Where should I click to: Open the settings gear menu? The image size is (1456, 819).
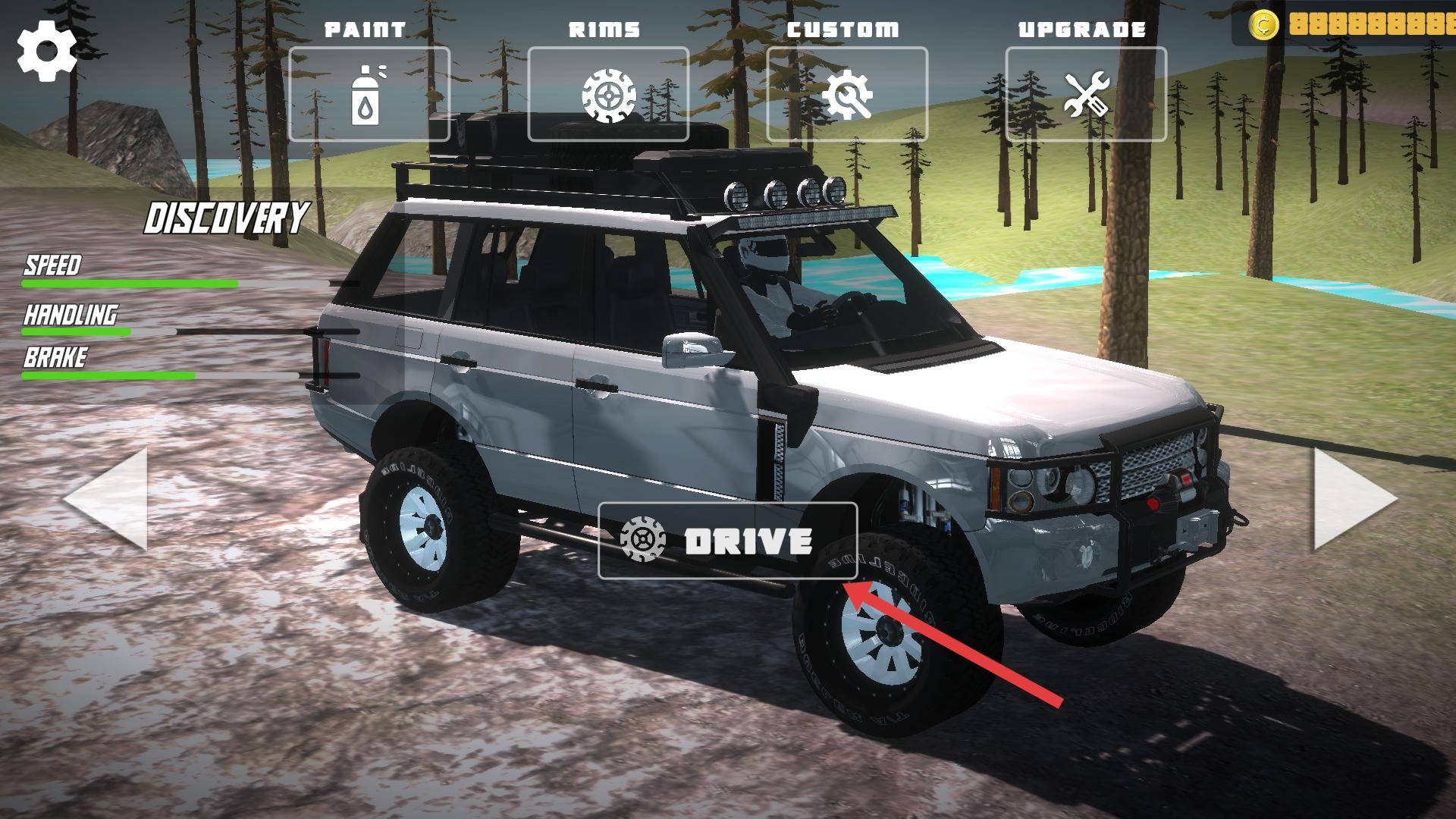click(47, 51)
